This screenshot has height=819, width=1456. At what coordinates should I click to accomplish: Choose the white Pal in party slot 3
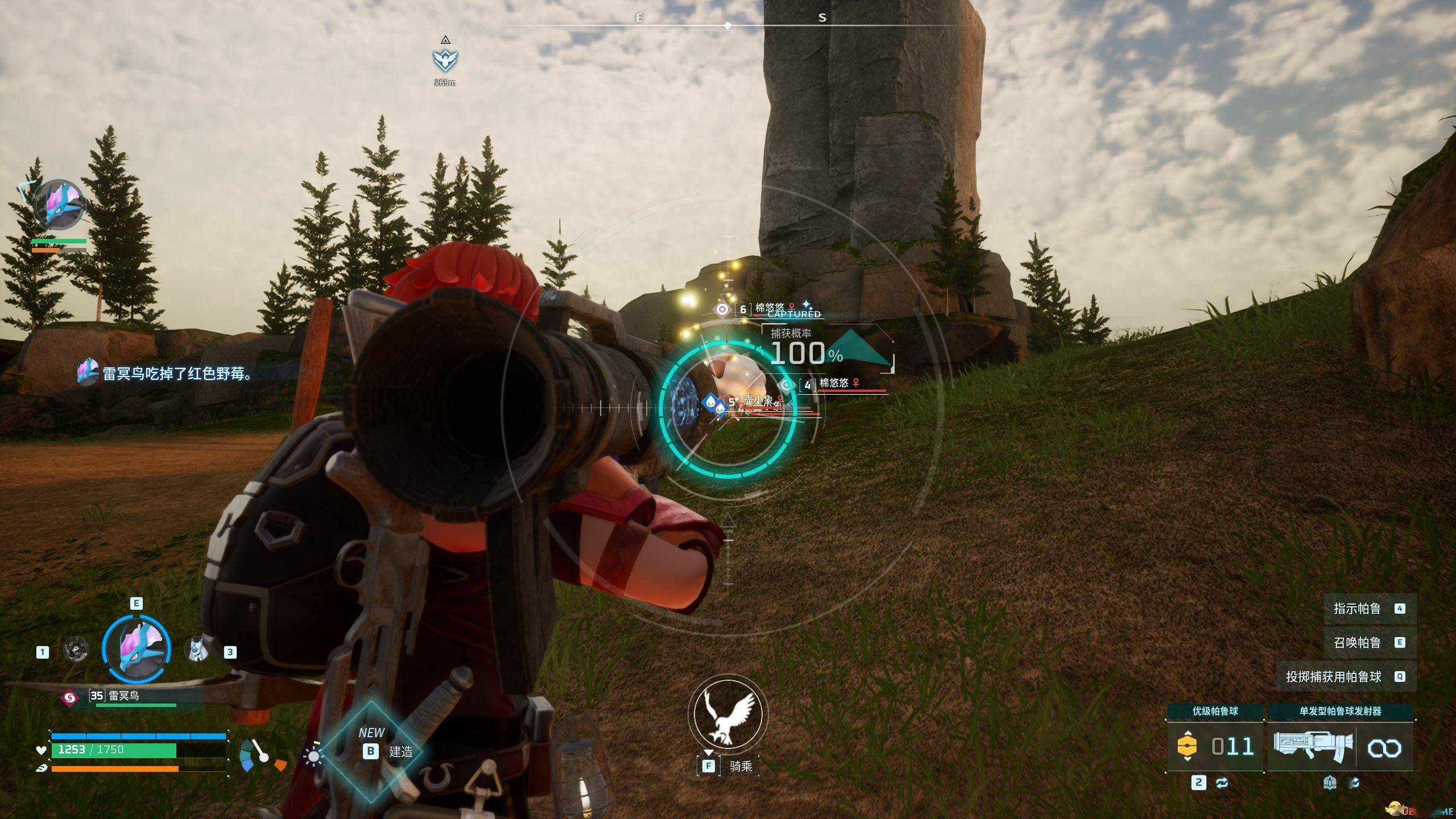point(197,649)
